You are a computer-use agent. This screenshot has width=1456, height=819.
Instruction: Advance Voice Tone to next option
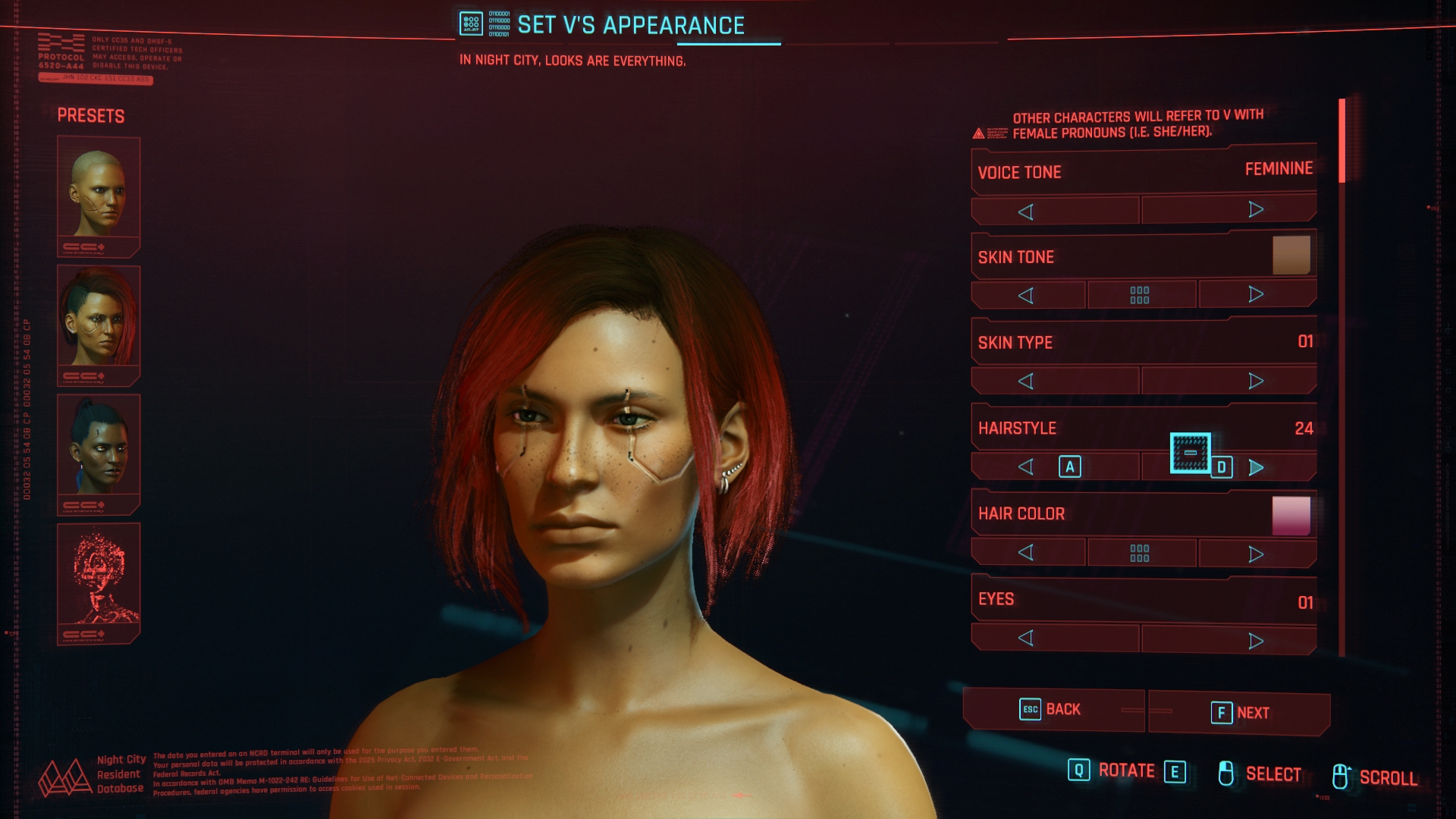(x=1256, y=209)
